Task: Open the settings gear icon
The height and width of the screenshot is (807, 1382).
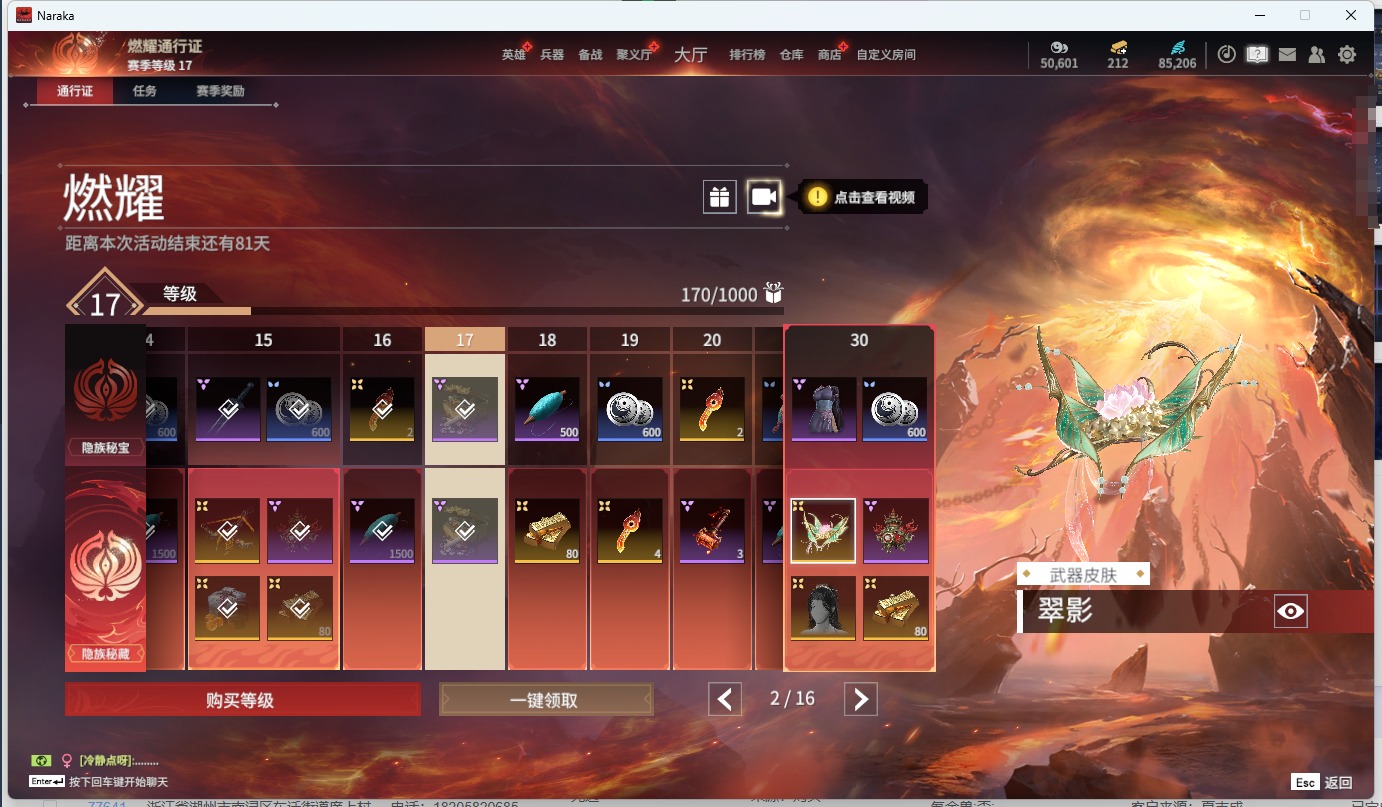Action: 1347,55
